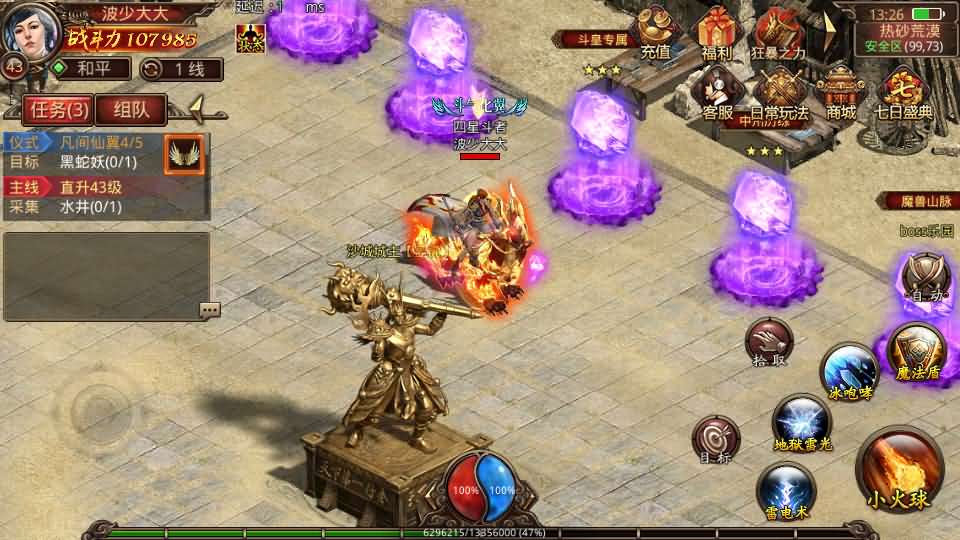The width and height of the screenshot is (960, 540).
Task: Contact 客服 customer service
Action: click(717, 95)
